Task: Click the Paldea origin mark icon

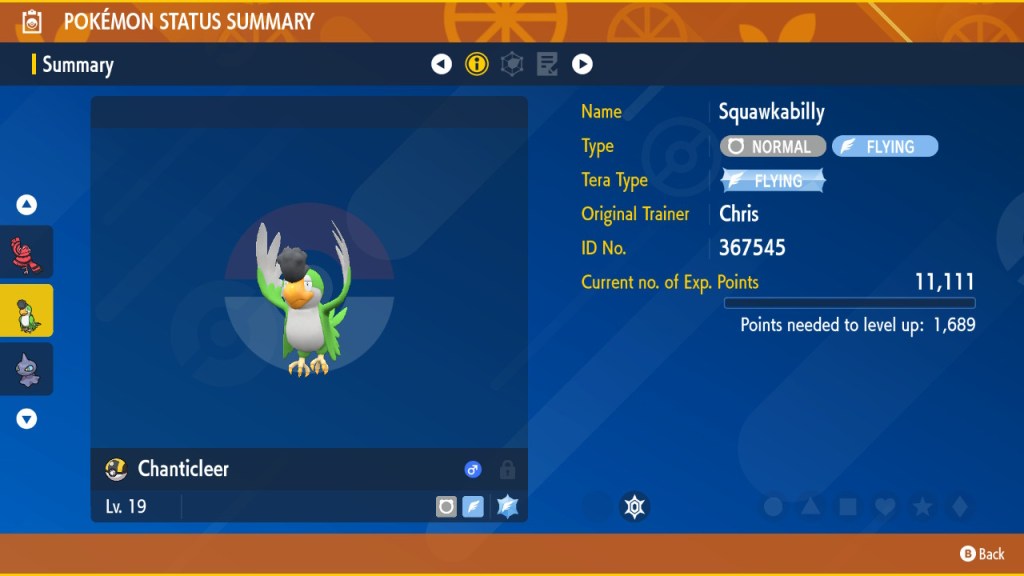Action: [x=634, y=507]
